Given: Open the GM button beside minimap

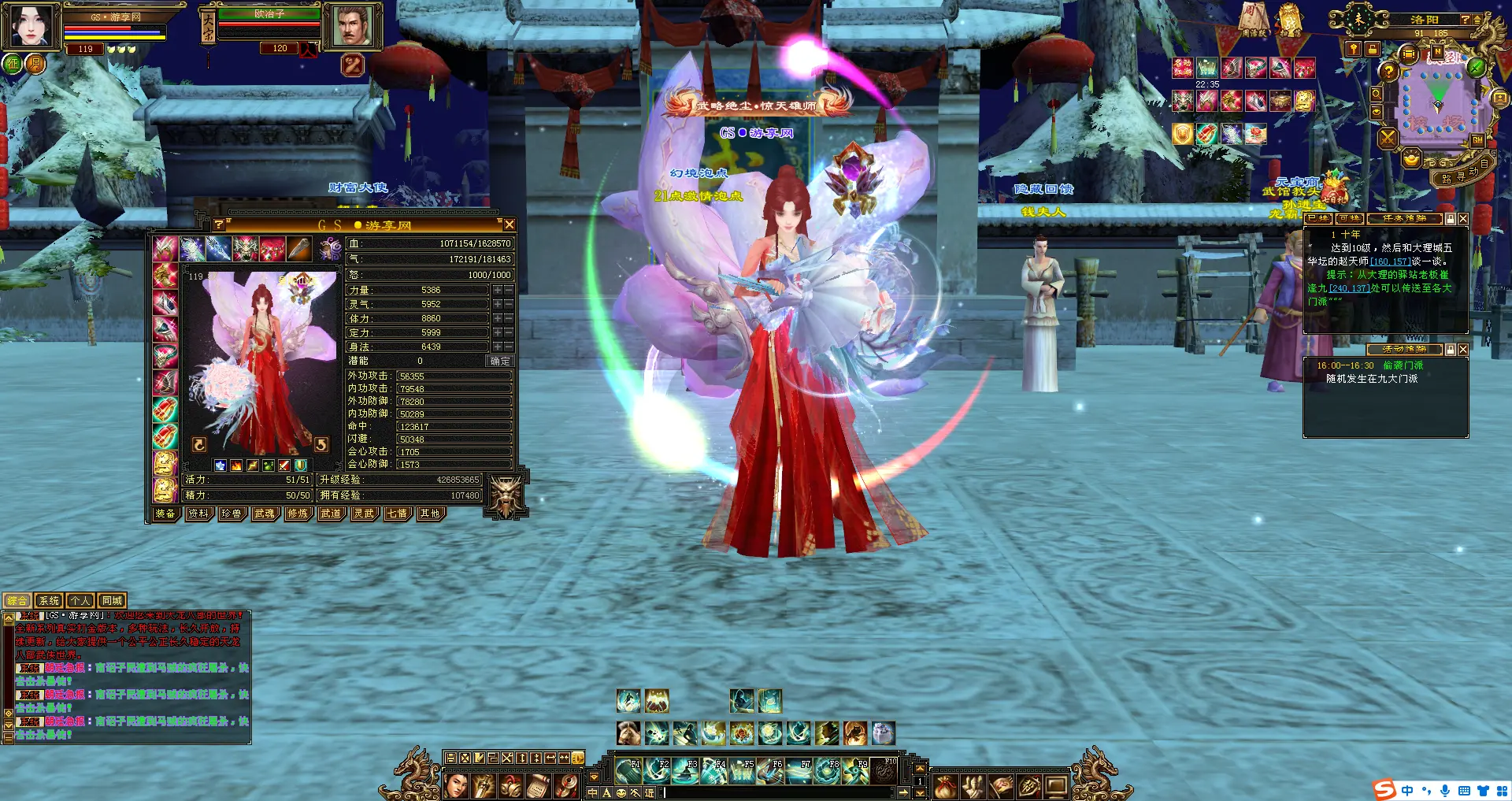Looking at the screenshot, I should (1477, 140).
